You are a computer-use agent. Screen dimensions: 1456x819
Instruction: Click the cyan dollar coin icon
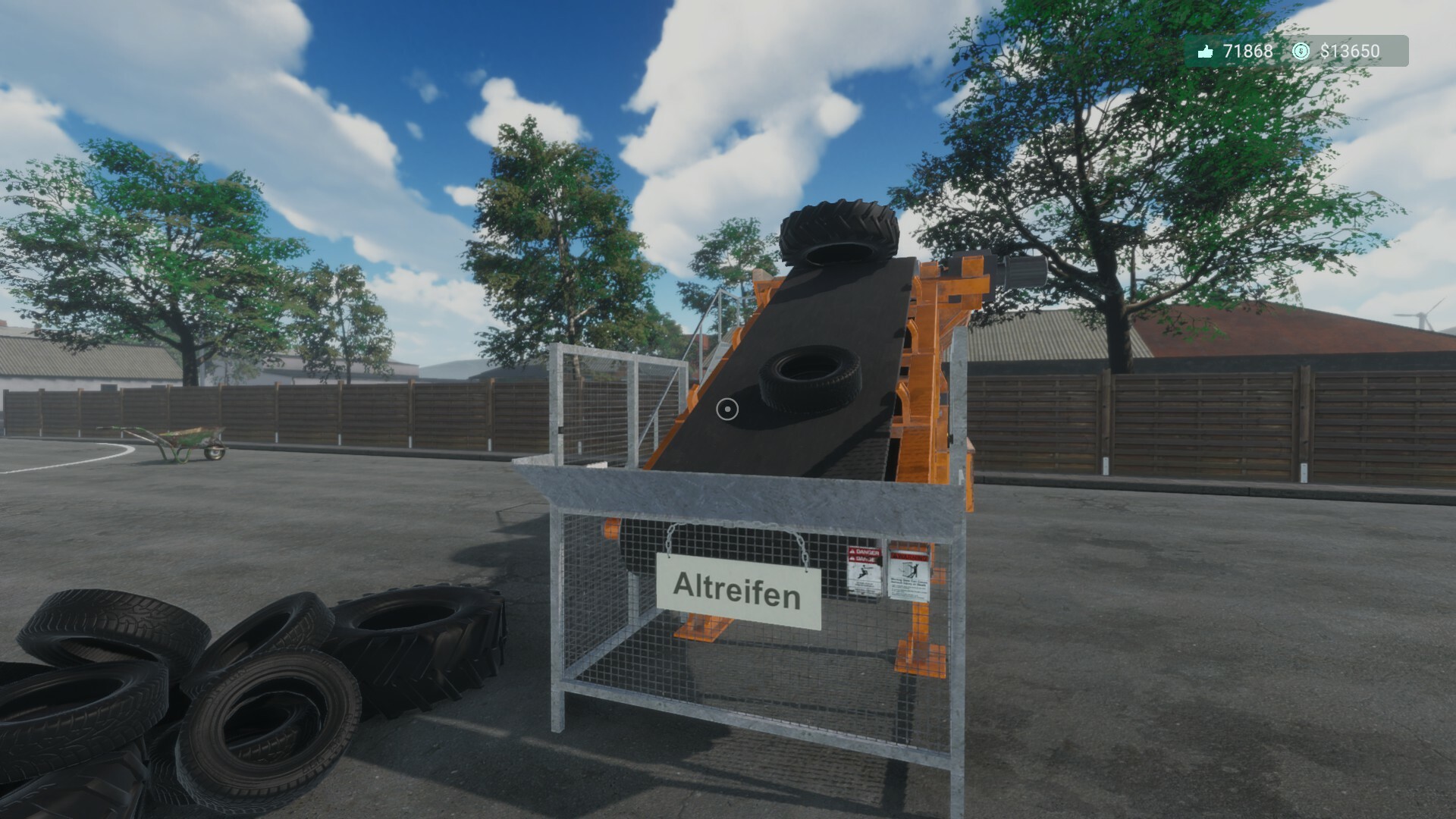[1301, 52]
